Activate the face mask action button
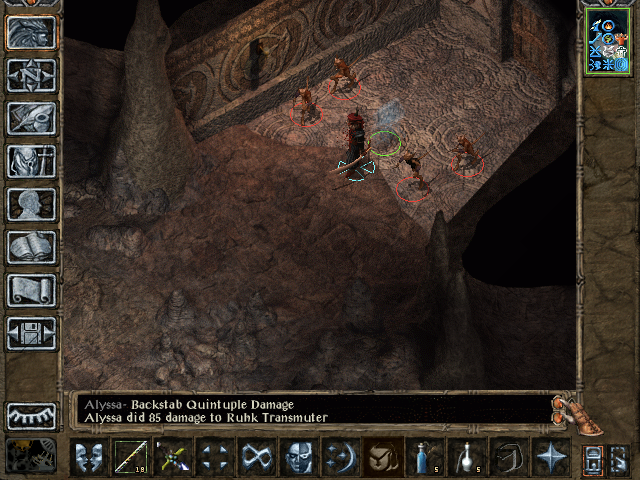 [x=299, y=457]
